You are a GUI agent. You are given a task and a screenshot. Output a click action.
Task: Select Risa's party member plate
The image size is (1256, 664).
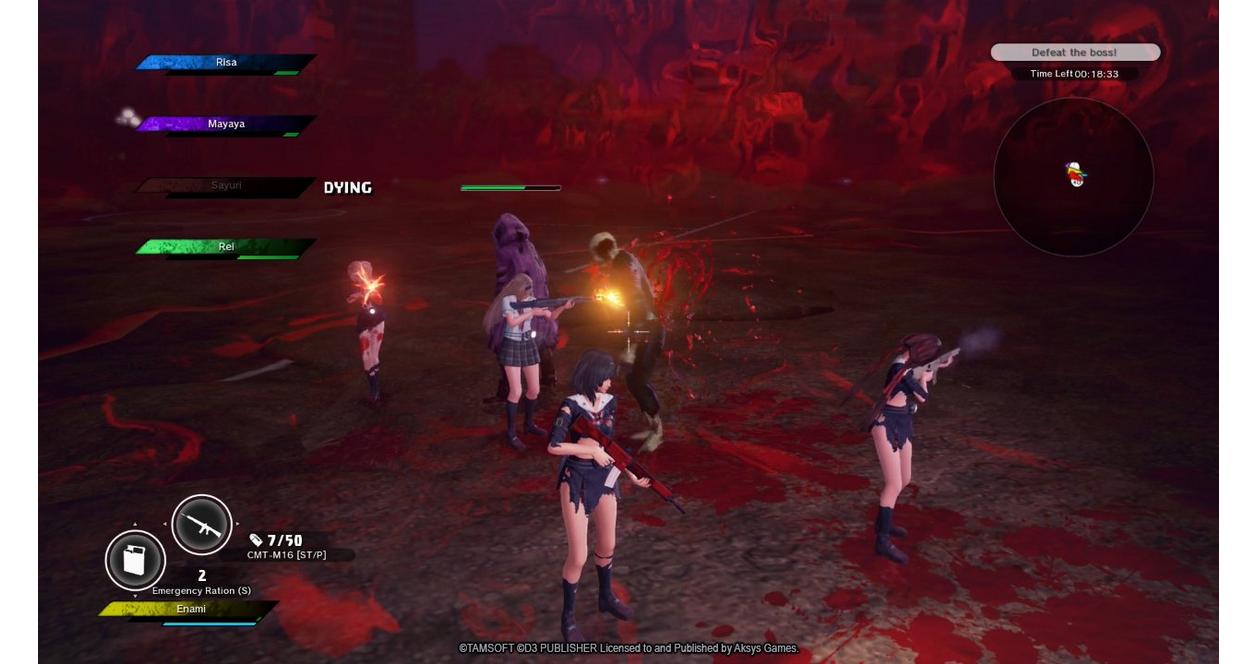click(226, 63)
